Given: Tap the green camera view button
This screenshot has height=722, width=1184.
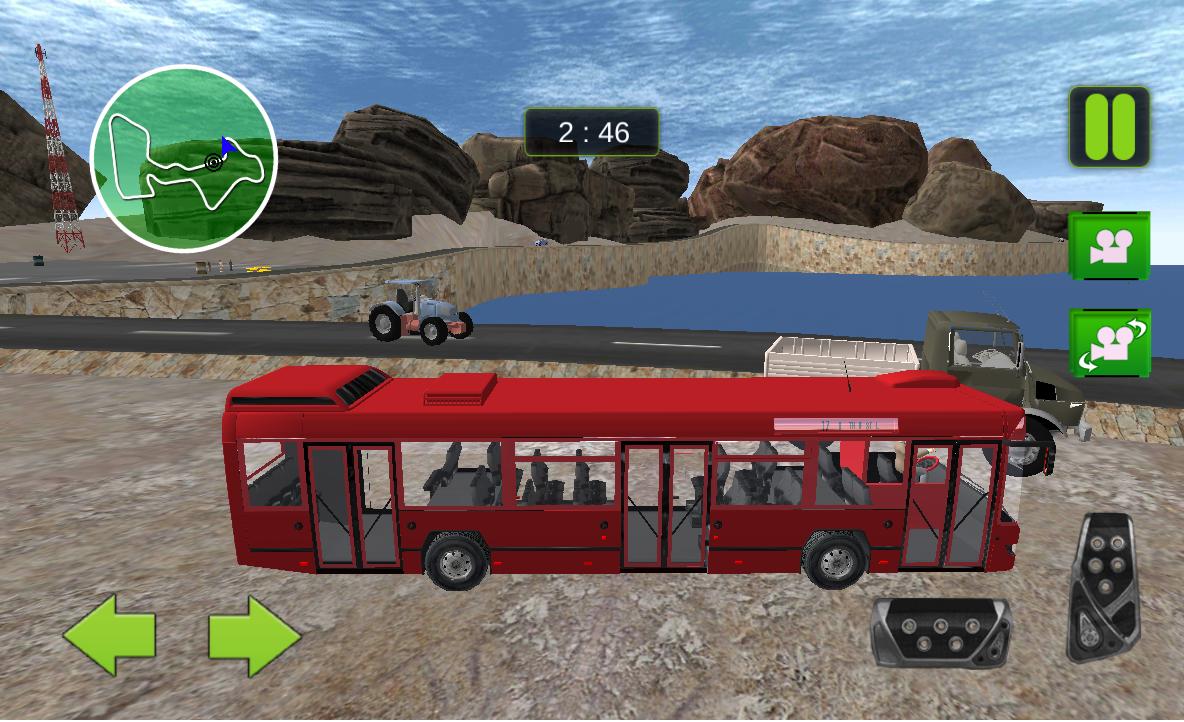Looking at the screenshot, I should [1109, 245].
